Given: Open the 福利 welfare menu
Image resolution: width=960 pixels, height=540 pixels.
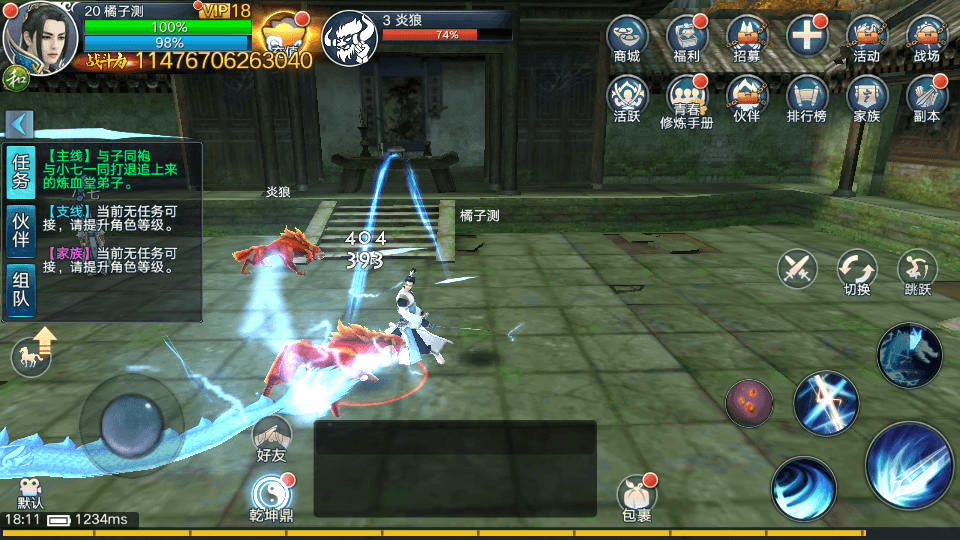Looking at the screenshot, I should pos(687,38).
